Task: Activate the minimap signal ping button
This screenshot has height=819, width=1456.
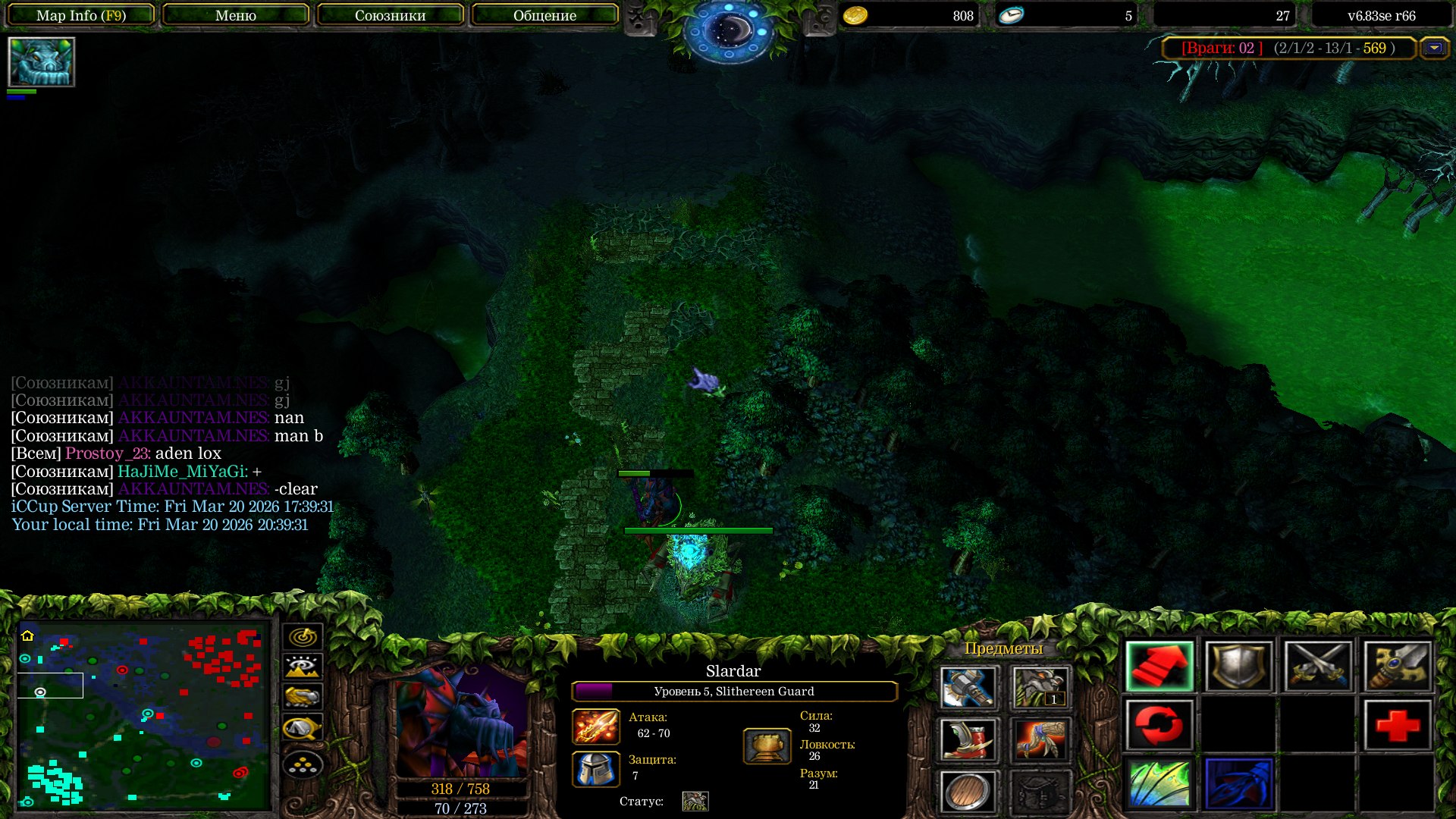Action: (x=303, y=636)
